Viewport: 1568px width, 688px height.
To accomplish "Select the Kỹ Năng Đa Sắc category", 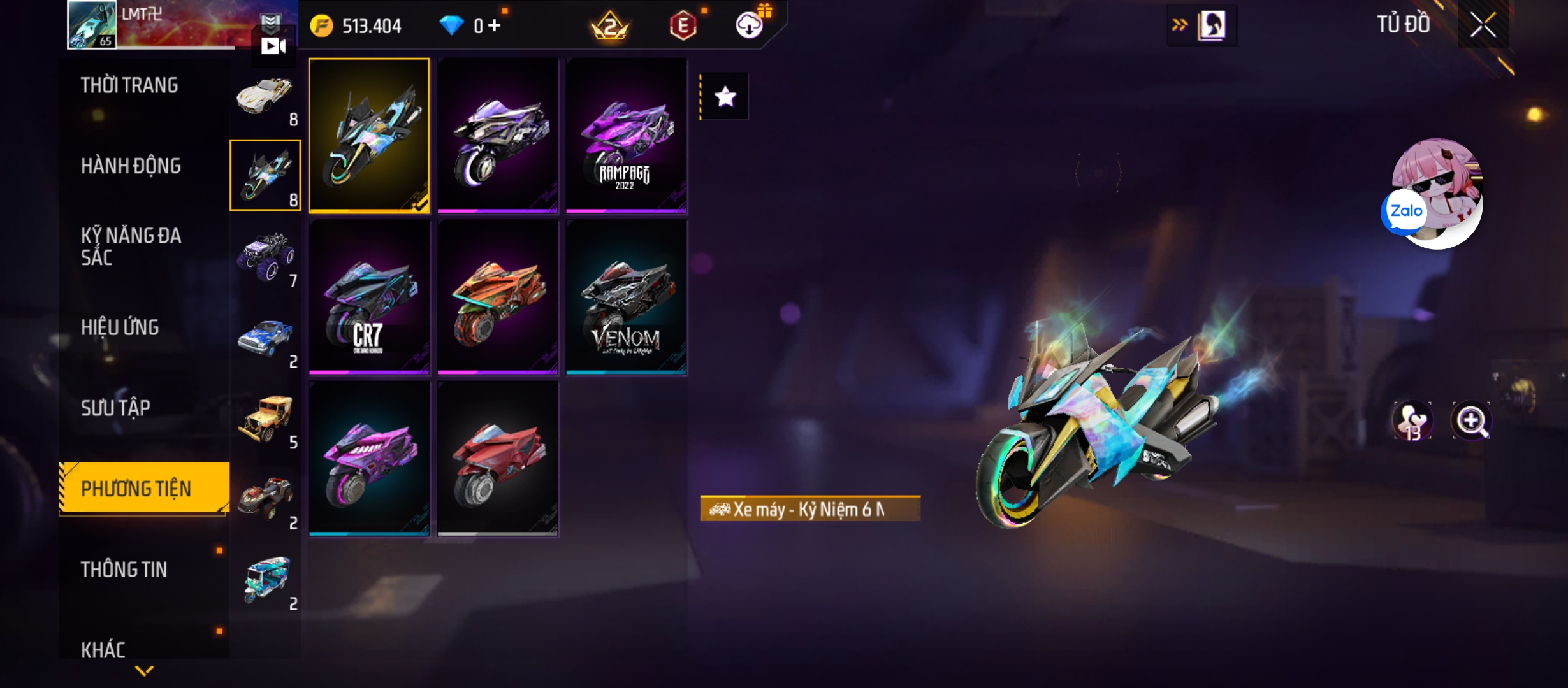I will pos(131,247).
